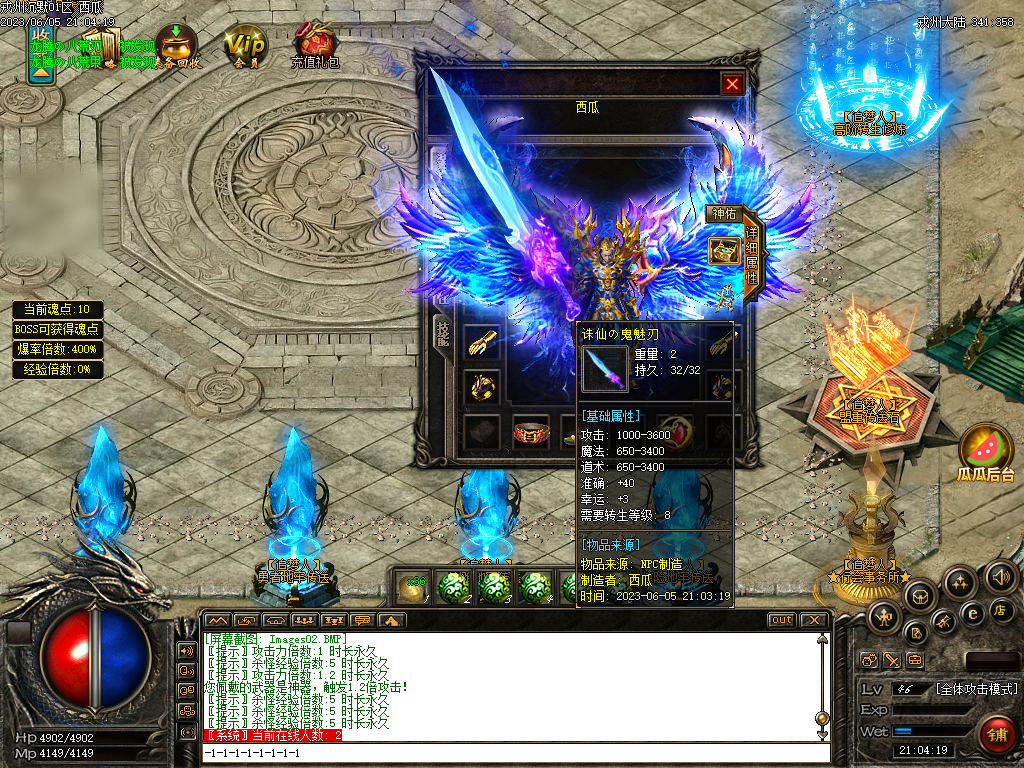Screen dimensions: 1024x768
Task: Focus the chat text input field
Action: (510, 751)
